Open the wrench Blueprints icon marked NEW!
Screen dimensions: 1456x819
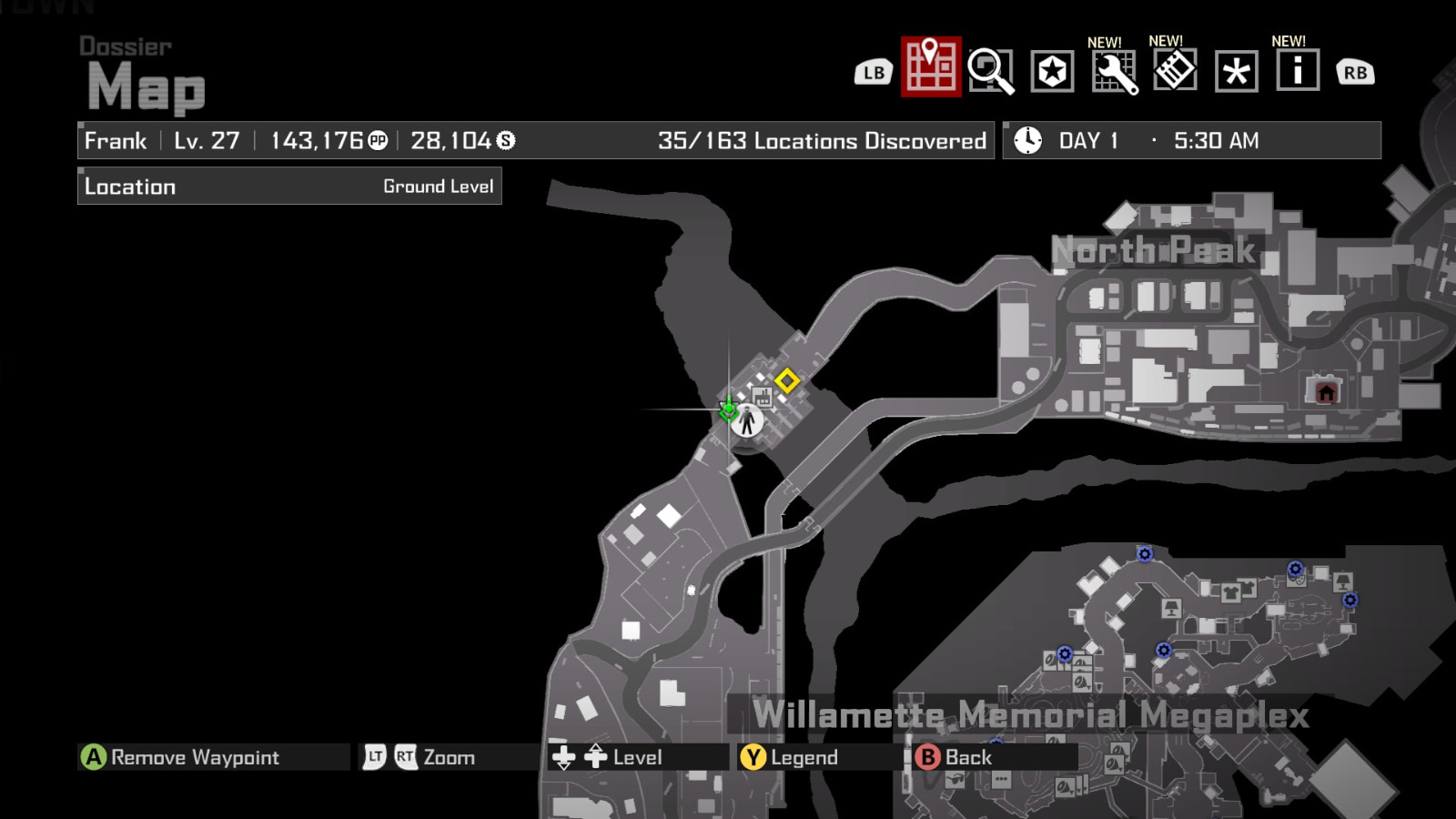[x=1114, y=71]
